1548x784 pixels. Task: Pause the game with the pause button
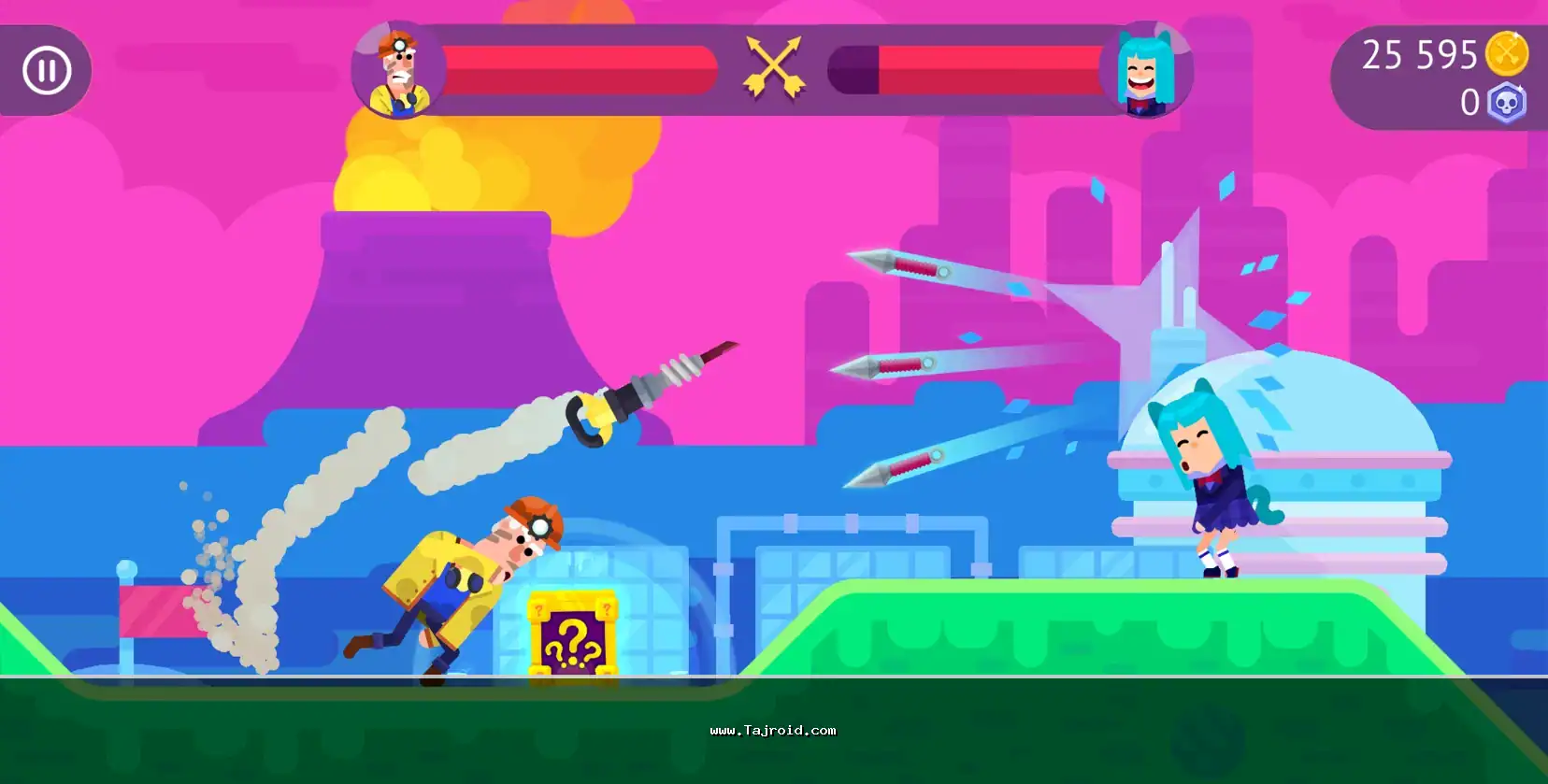[x=47, y=70]
